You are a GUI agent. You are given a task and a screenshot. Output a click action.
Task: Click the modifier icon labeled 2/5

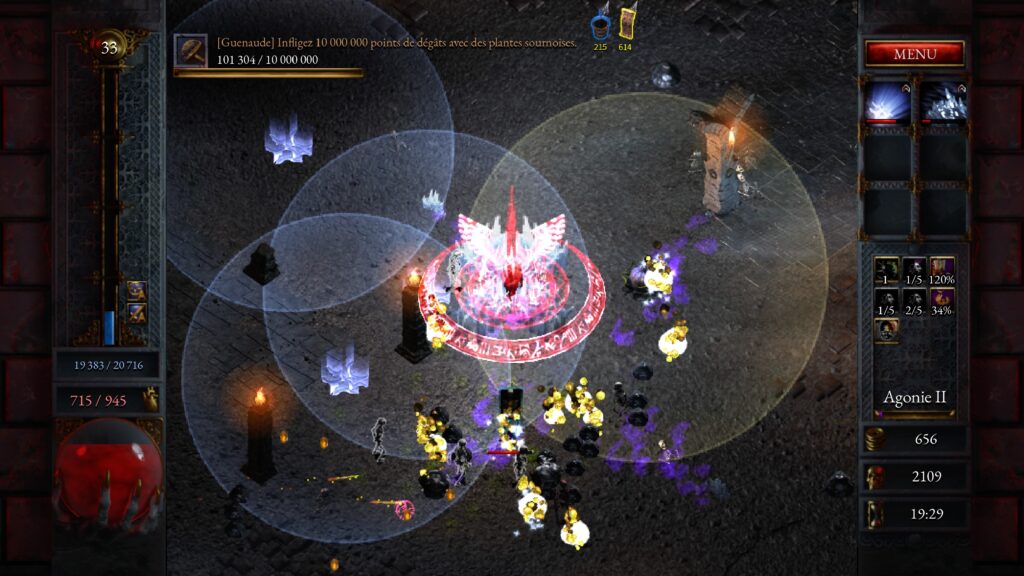[x=914, y=298]
